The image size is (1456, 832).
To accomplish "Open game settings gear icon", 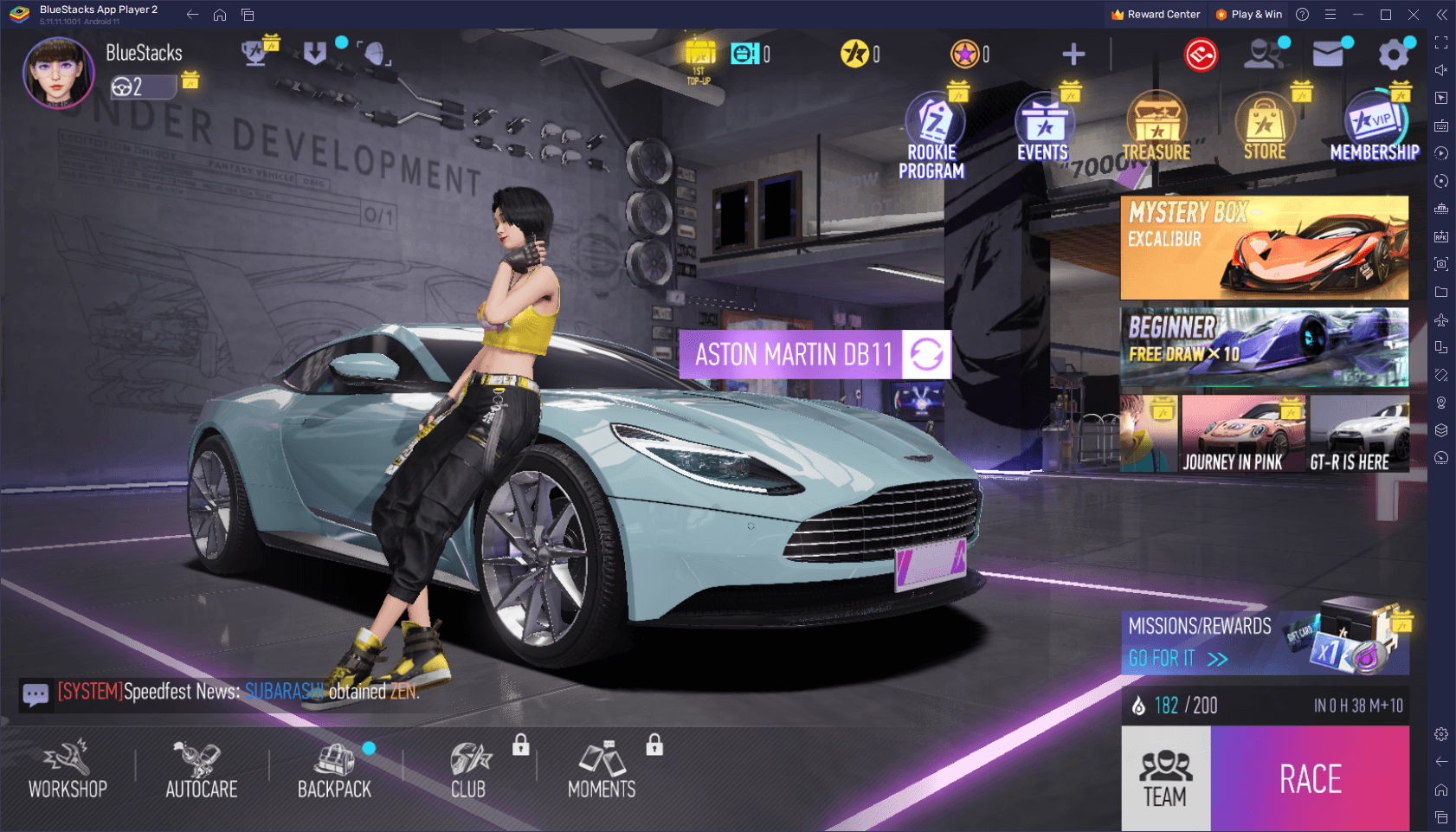I will (1393, 55).
